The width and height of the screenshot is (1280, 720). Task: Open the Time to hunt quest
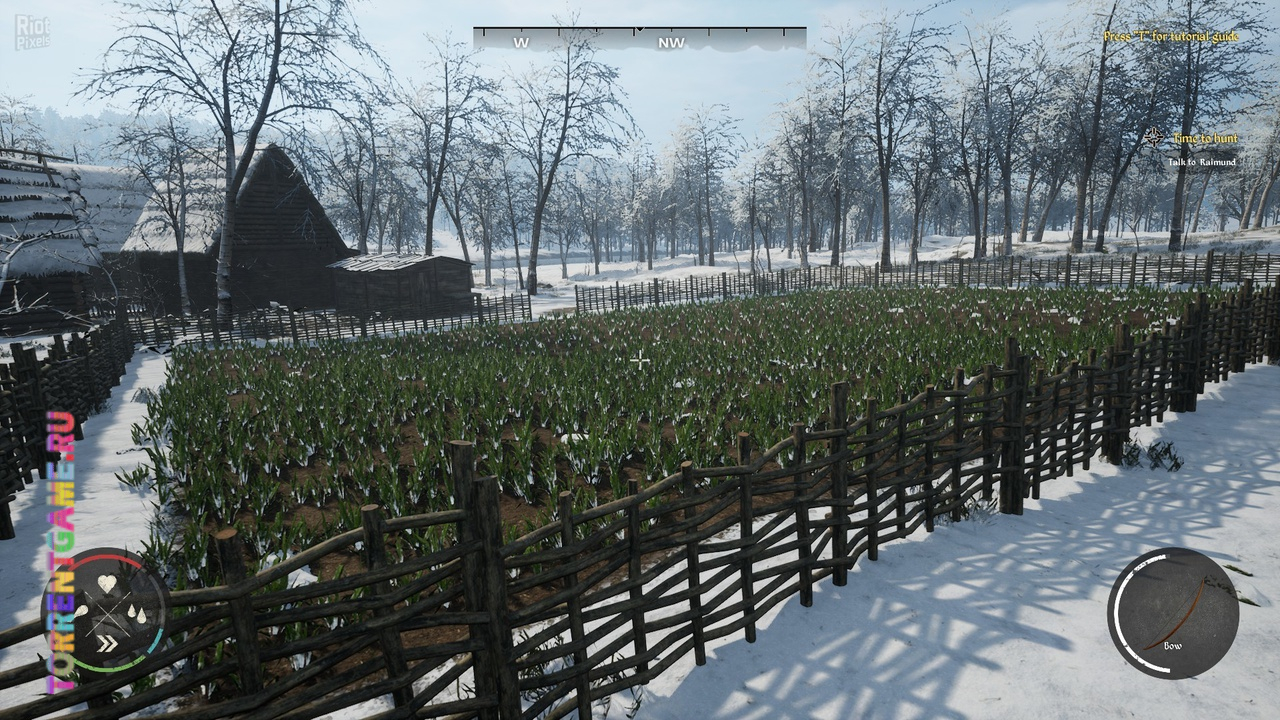pos(1204,139)
